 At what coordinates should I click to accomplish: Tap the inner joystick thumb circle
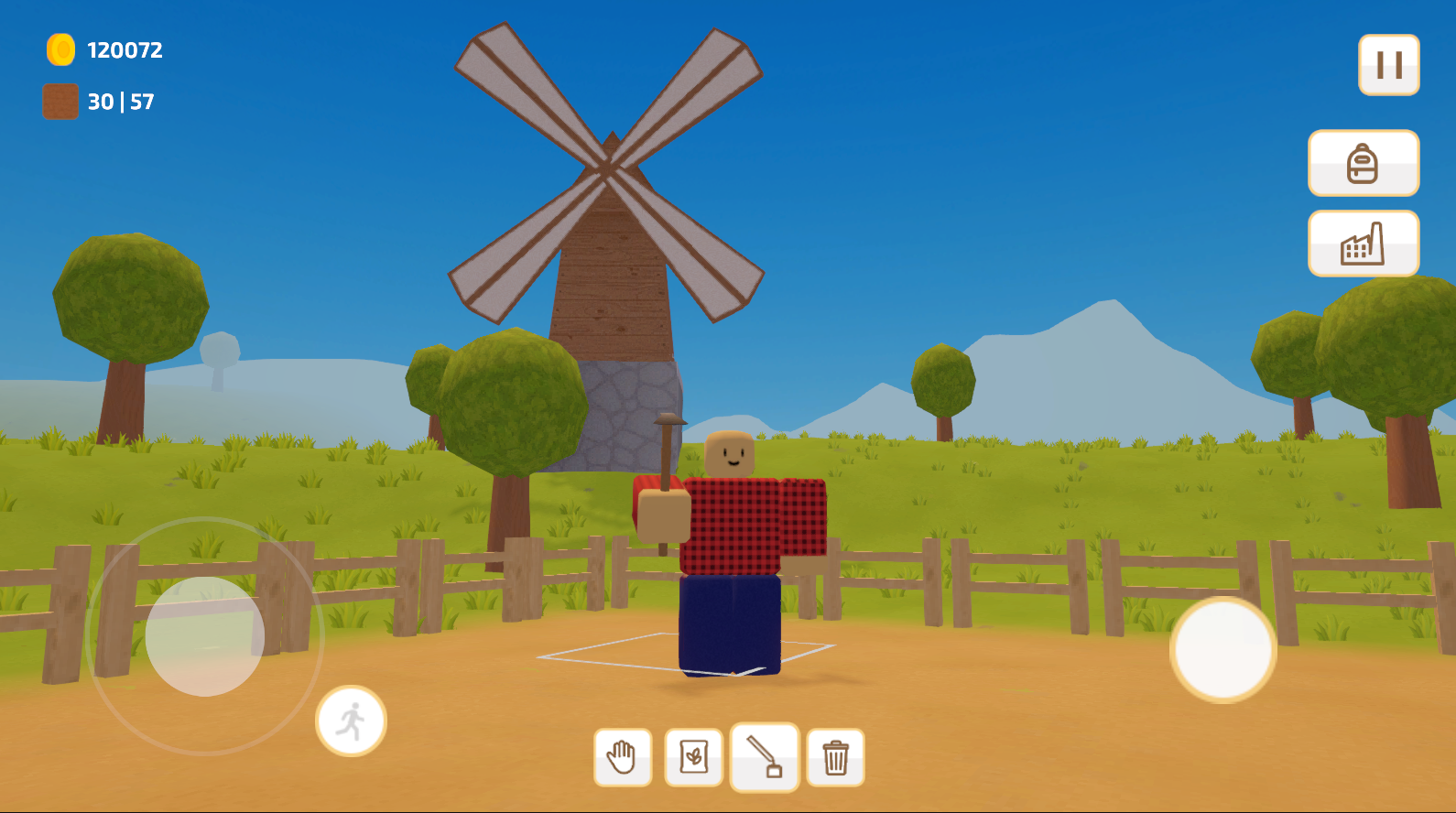[x=203, y=639]
